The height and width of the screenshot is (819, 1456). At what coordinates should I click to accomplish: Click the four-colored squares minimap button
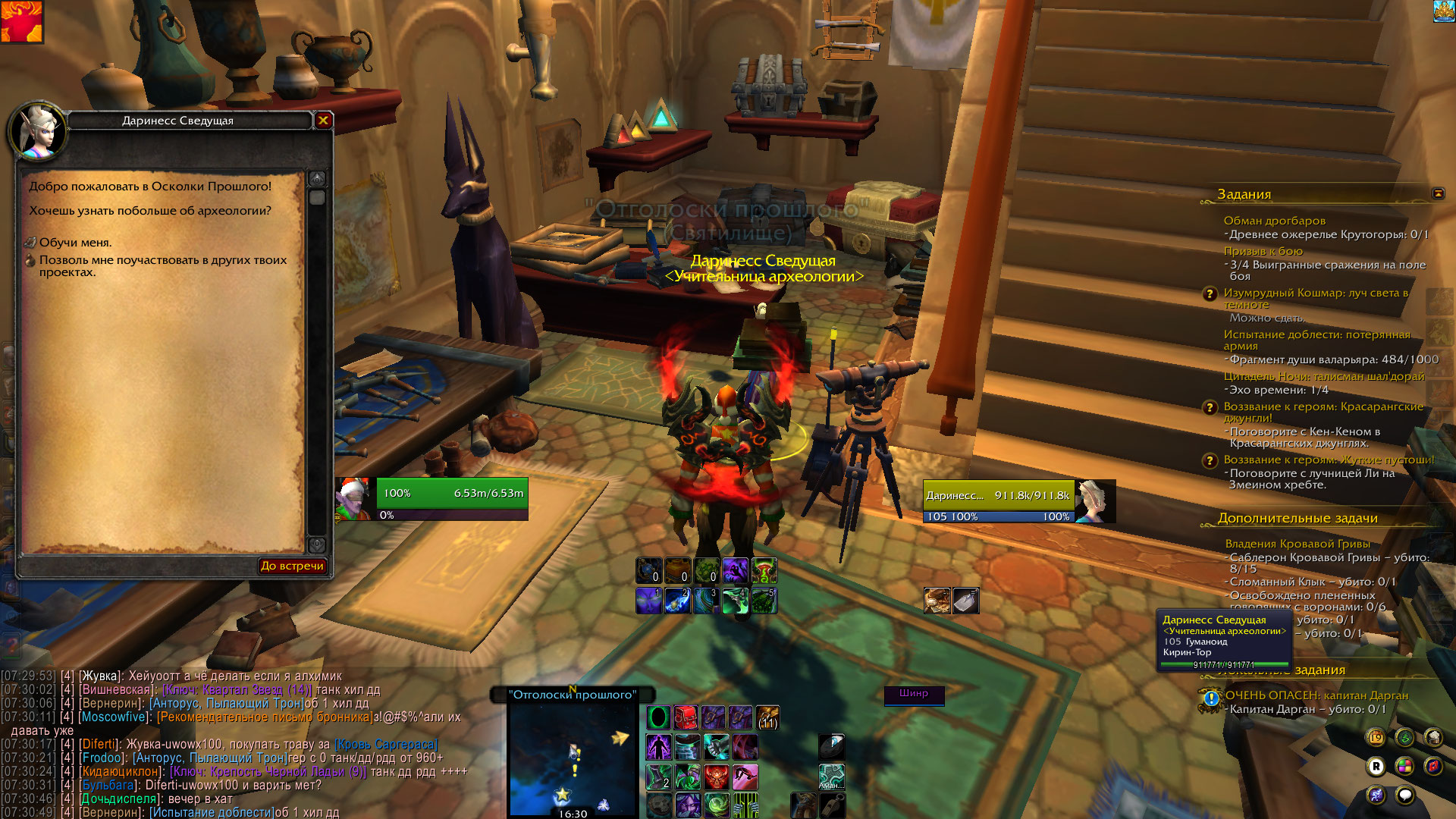(1404, 767)
